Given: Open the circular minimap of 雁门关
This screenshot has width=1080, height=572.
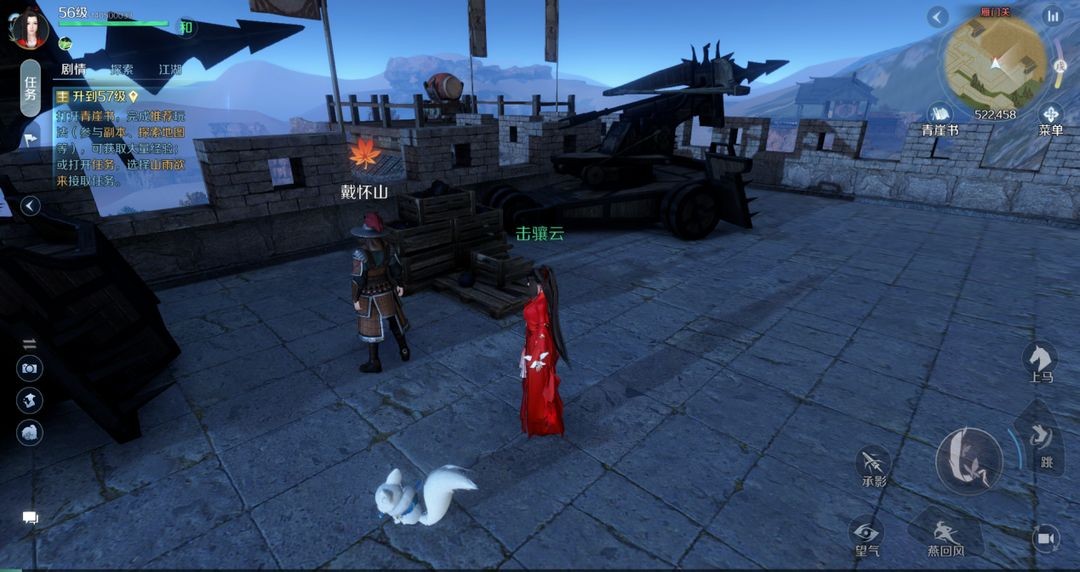Looking at the screenshot, I should [x=995, y=63].
